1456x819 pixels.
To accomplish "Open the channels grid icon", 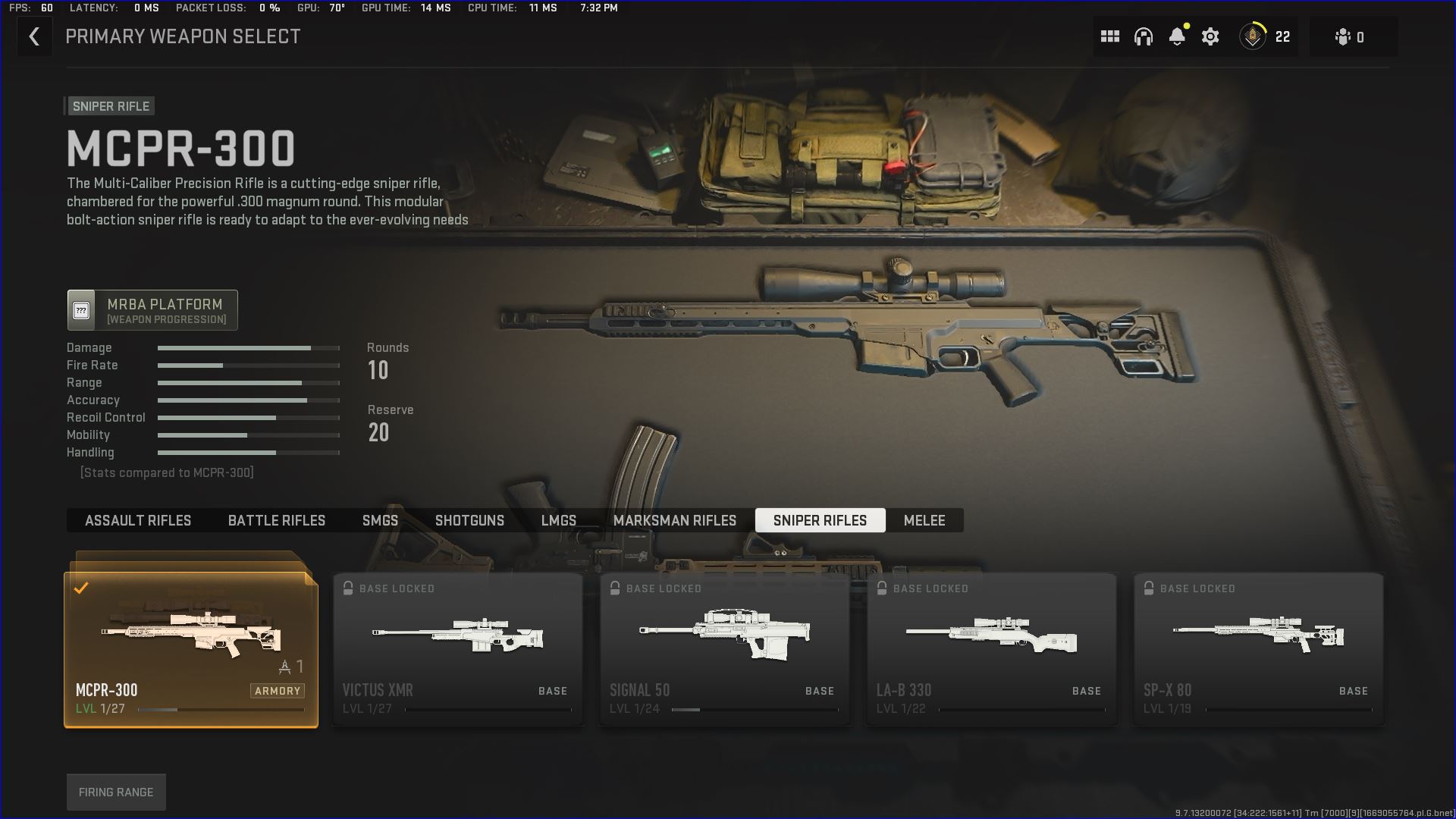I will click(1109, 36).
